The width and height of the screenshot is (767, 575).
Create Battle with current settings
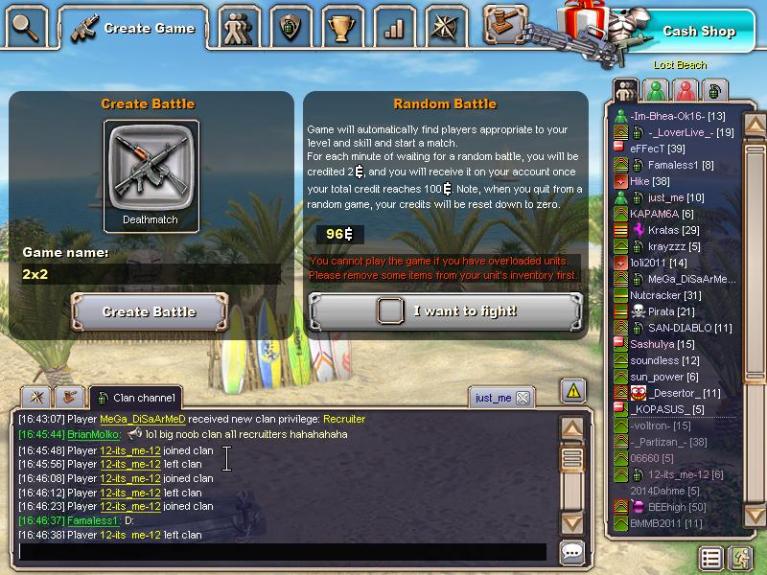click(x=149, y=312)
